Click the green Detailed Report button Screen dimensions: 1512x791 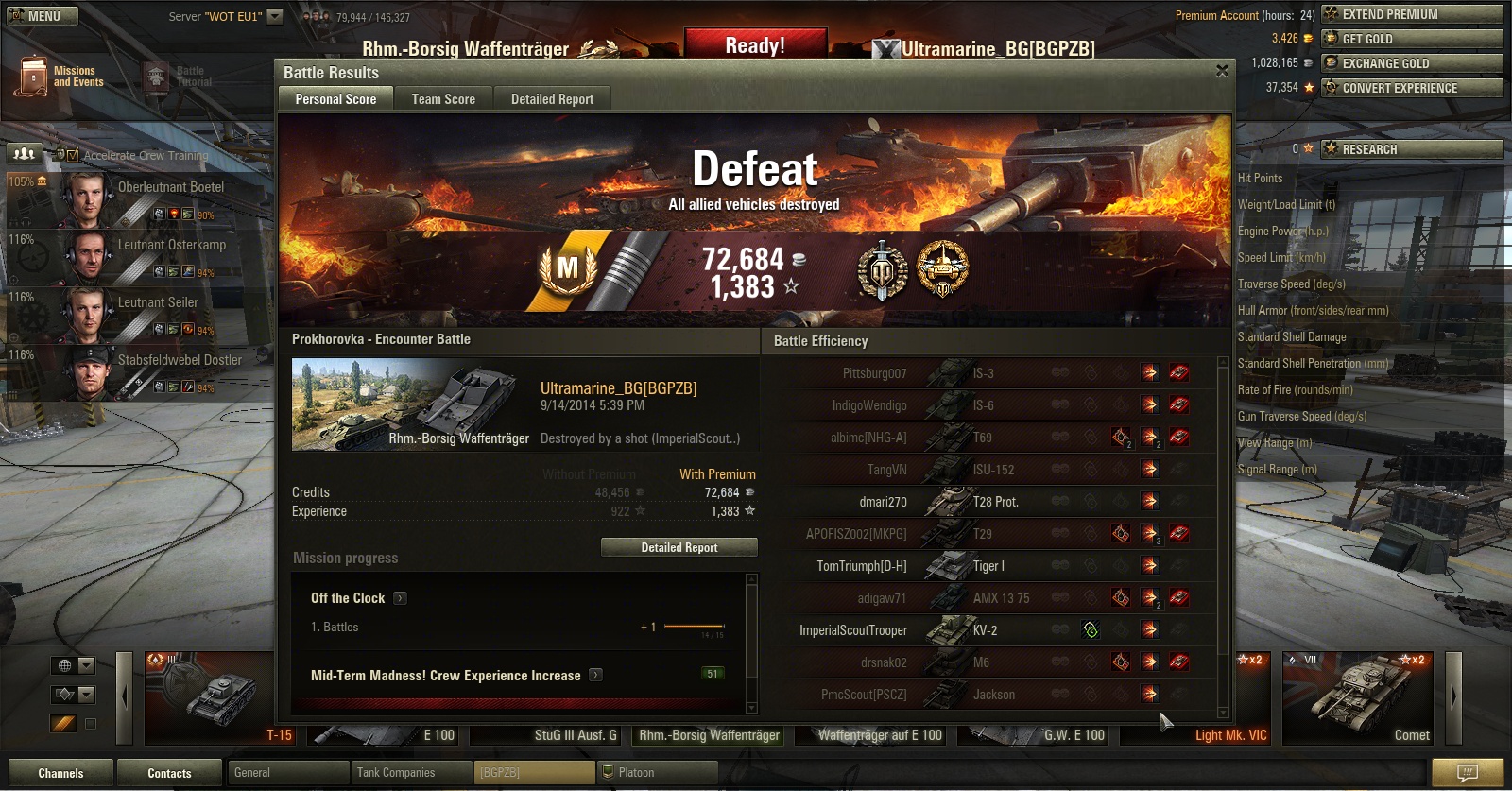point(679,547)
